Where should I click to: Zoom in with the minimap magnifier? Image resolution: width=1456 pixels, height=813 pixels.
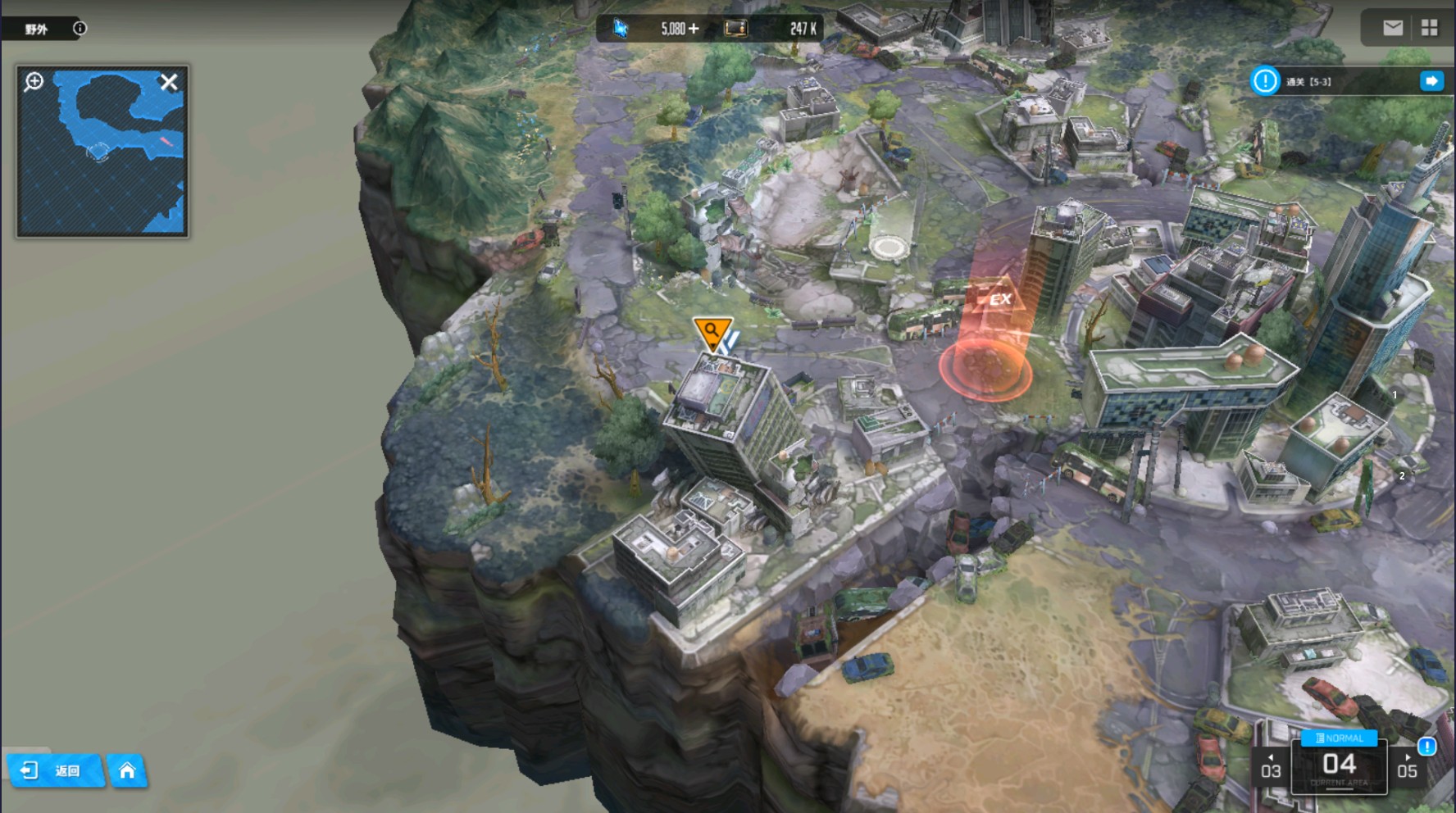34,81
